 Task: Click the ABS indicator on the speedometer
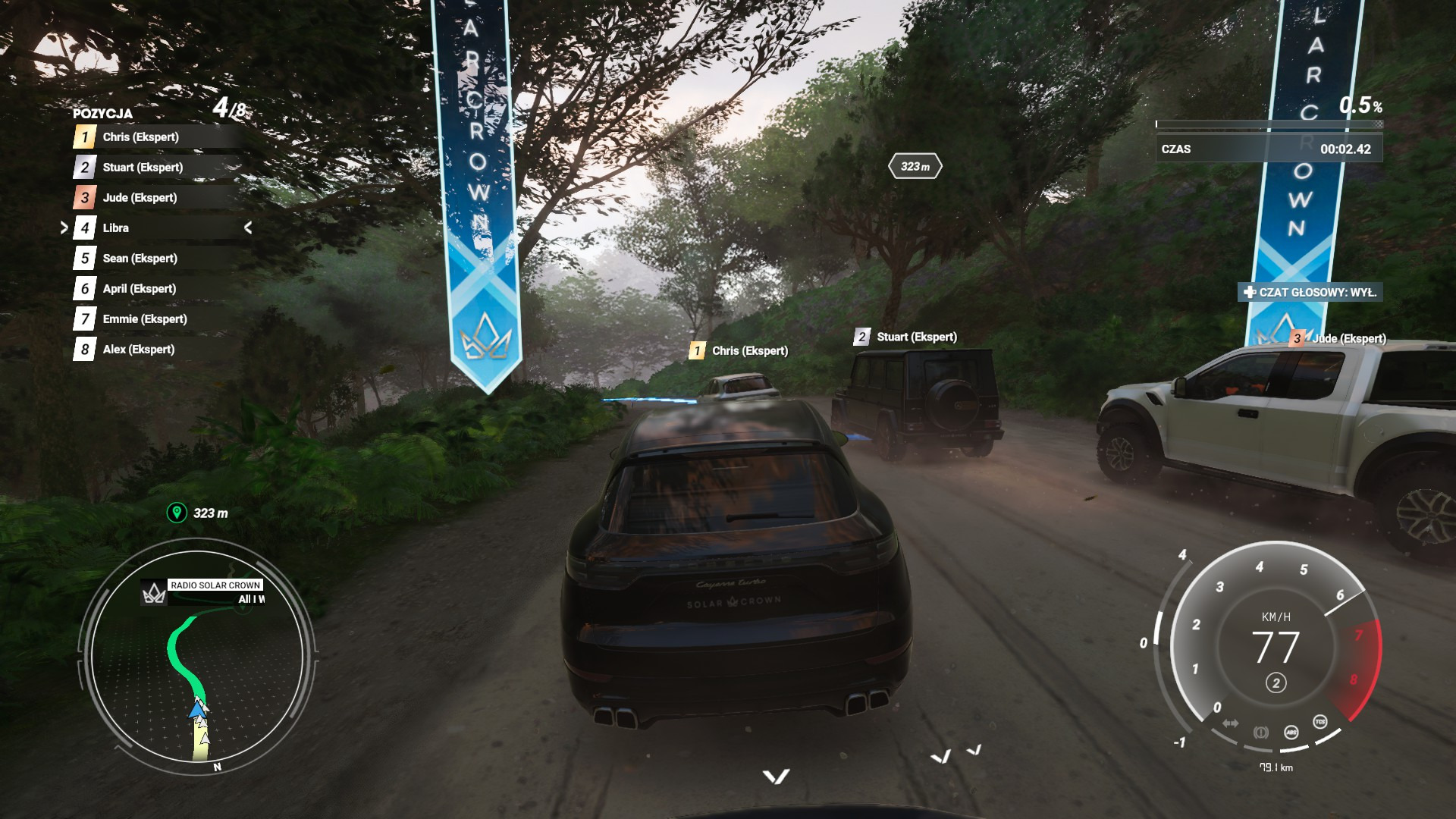coord(1291,733)
